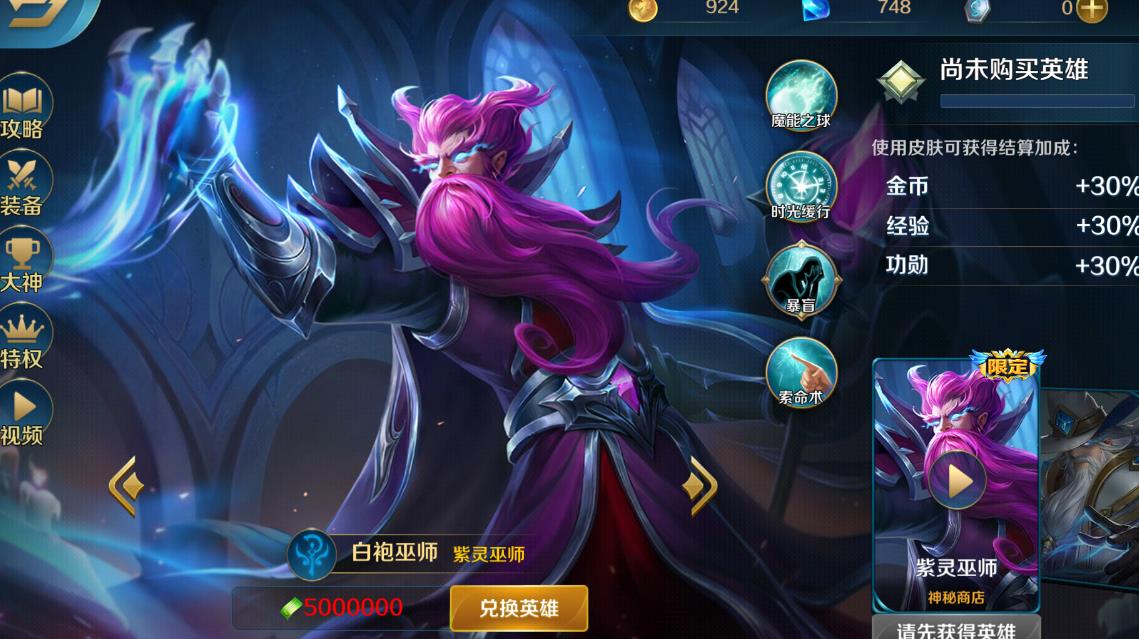Viewport: 1139px width, 639px height.
Task: Click the 兑换英雄 redeem hero button
Action: click(518, 608)
